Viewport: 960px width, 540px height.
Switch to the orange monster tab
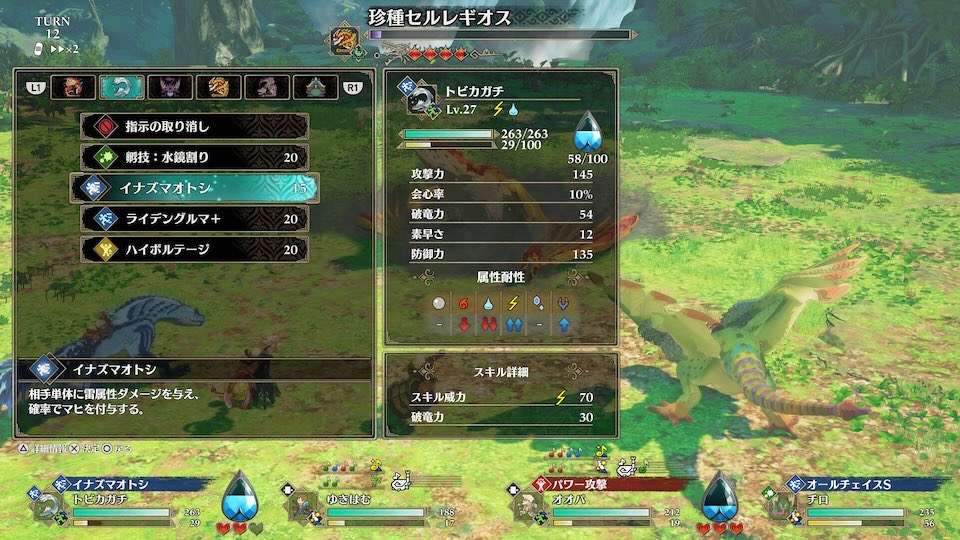(x=73, y=87)
